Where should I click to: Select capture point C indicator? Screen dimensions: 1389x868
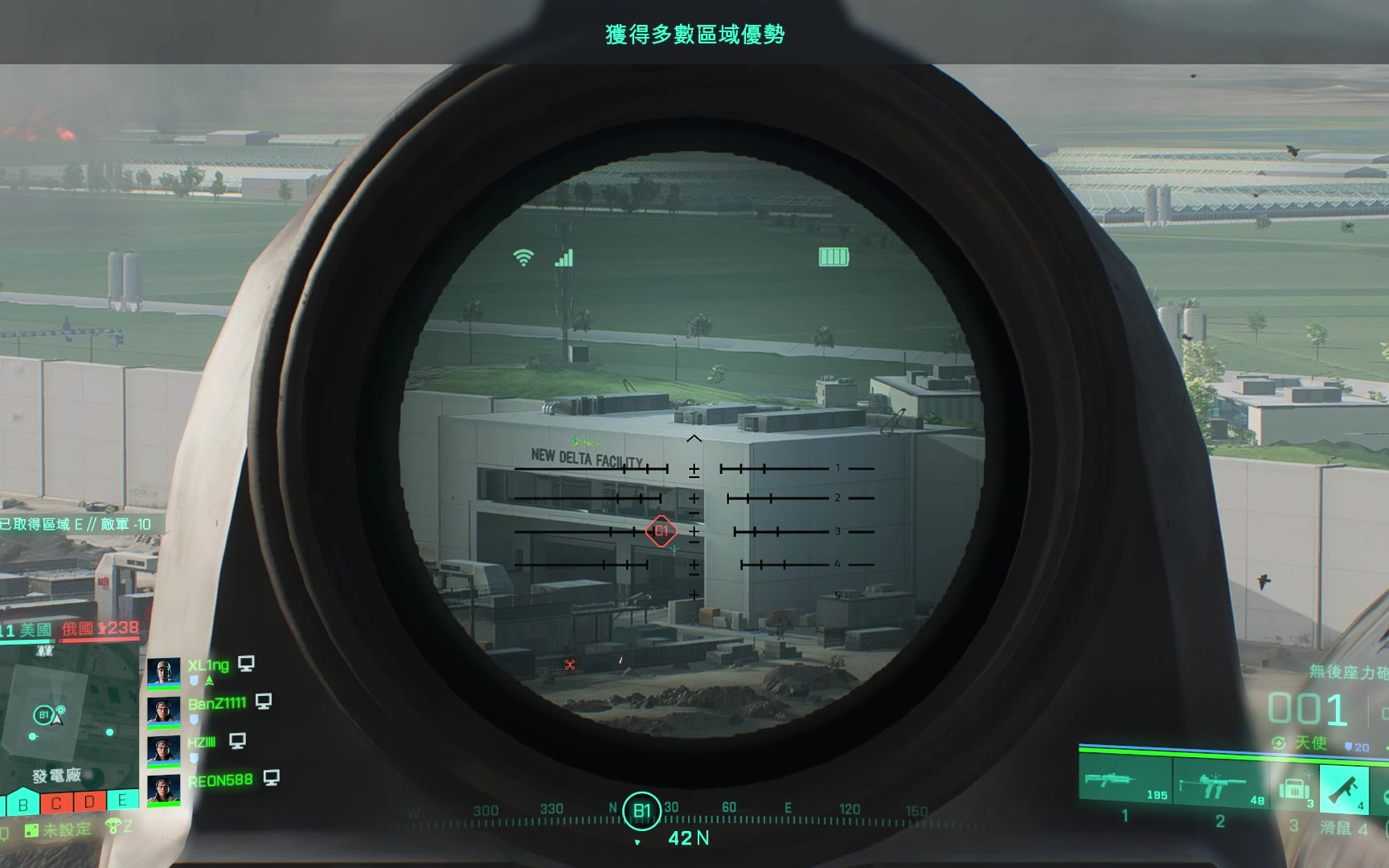pos(56,803)
